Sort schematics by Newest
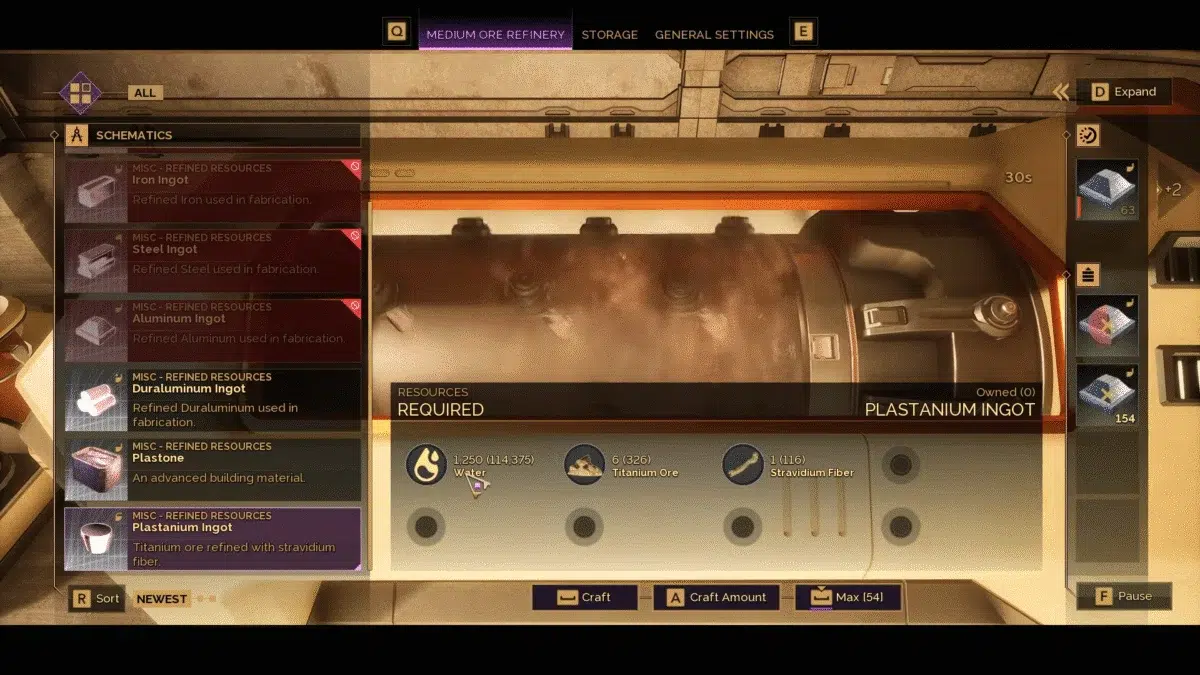Image resolution: width=1200 pixels, height=675 pixels. (161, 599)
